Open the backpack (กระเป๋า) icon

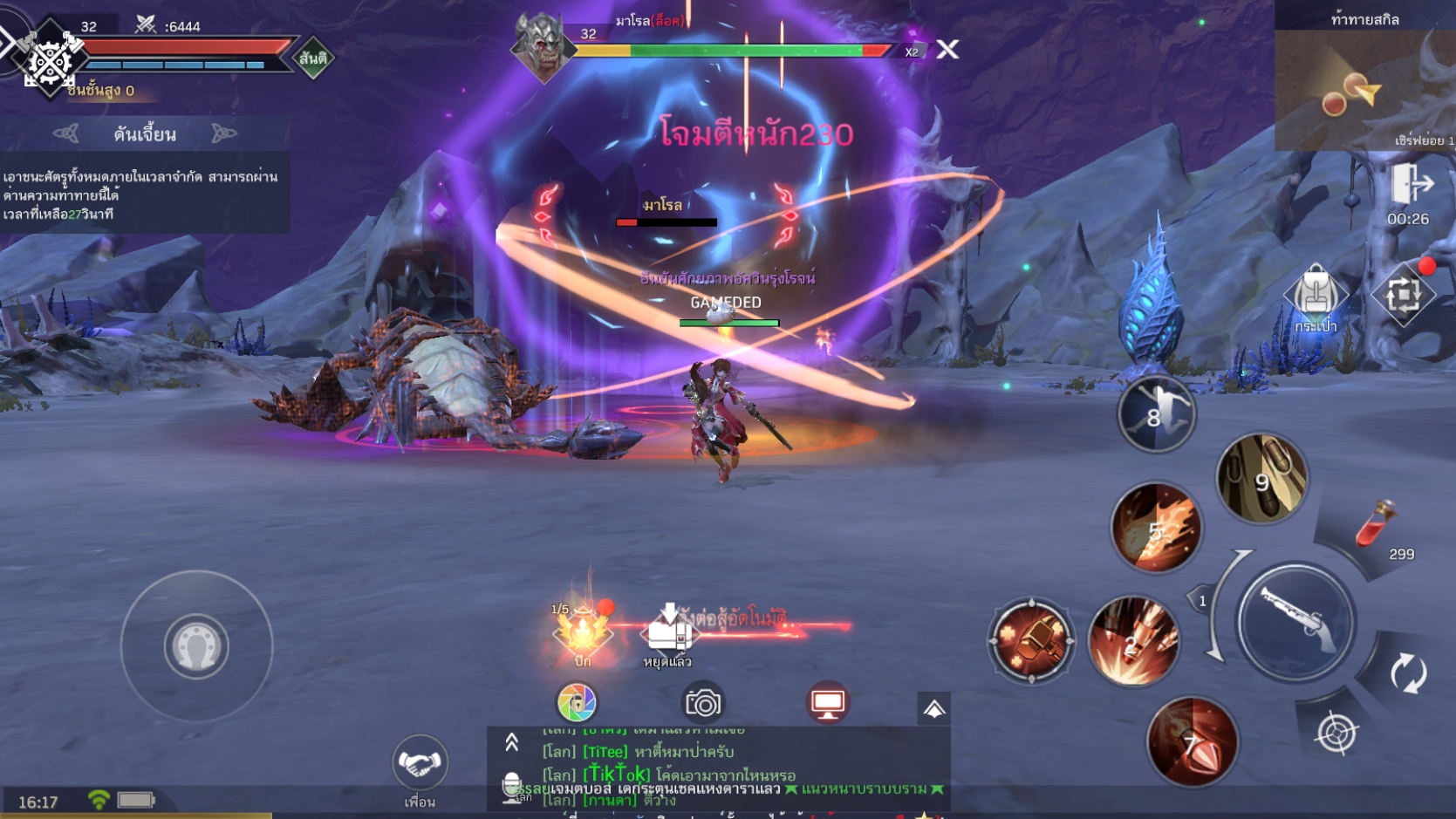(1316, 298)
